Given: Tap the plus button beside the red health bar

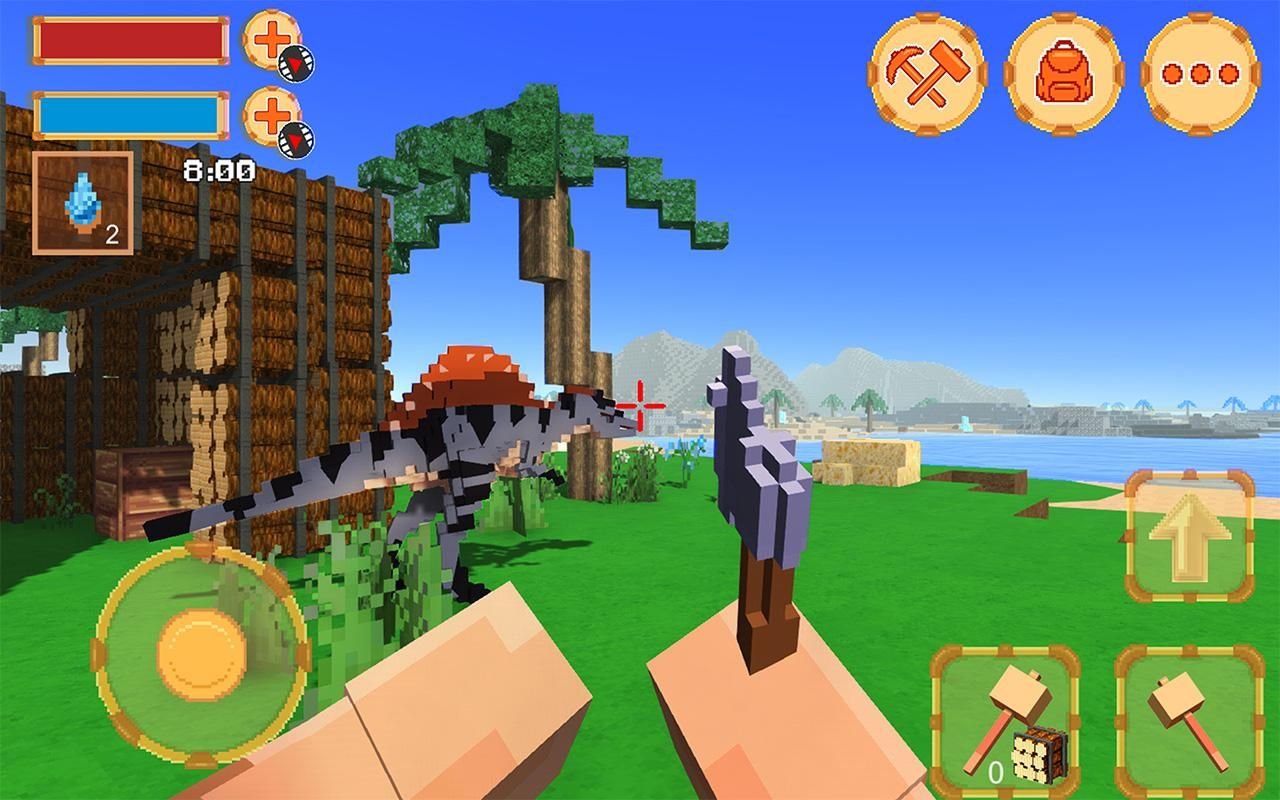Looking at the screenshot, I should point(272,41).
